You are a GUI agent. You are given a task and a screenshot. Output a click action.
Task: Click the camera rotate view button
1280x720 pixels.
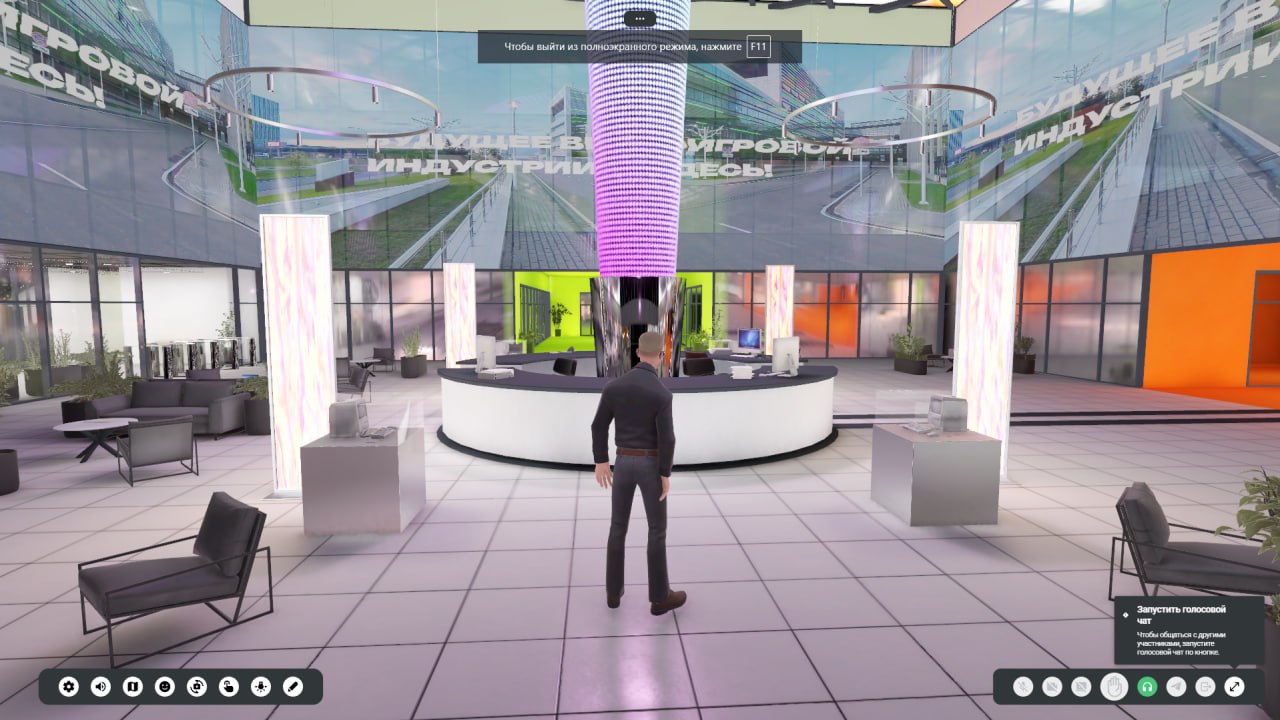pos(197,687)
